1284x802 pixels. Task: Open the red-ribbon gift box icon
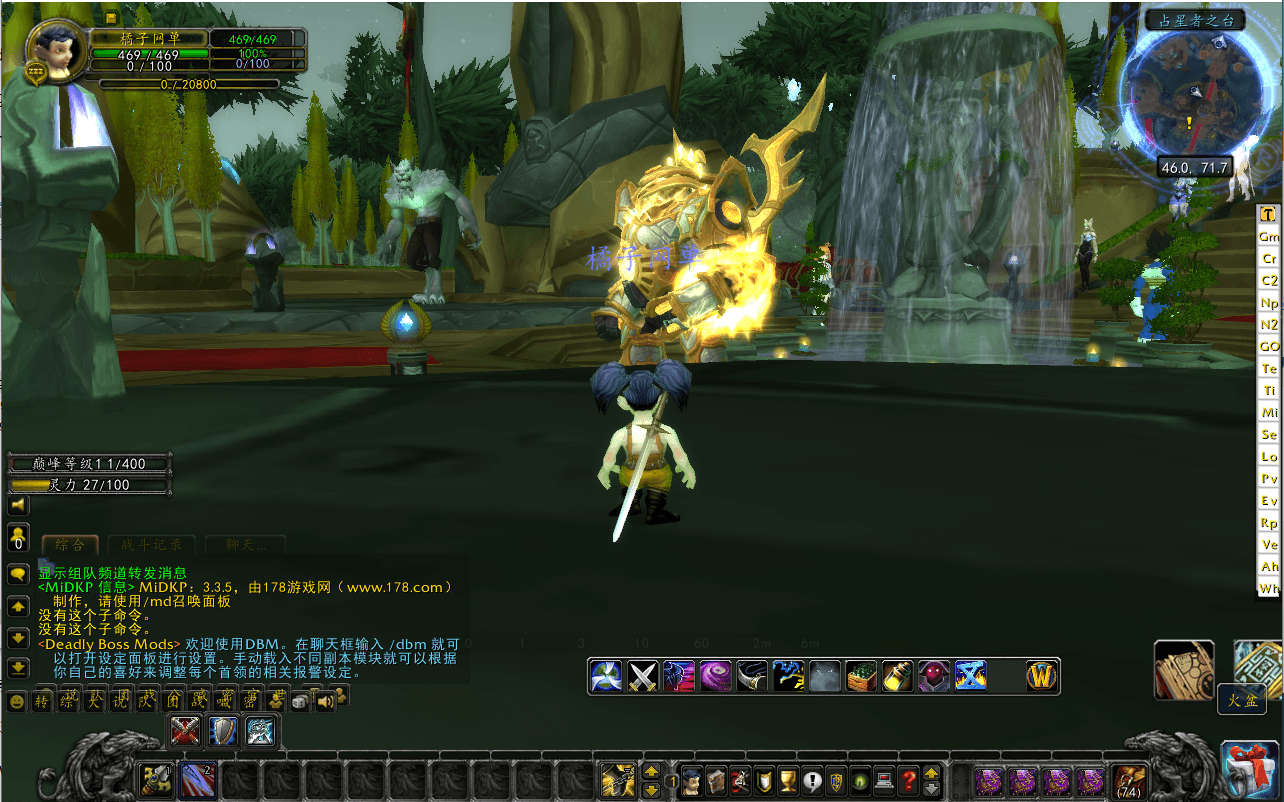tap(1250, 771)
